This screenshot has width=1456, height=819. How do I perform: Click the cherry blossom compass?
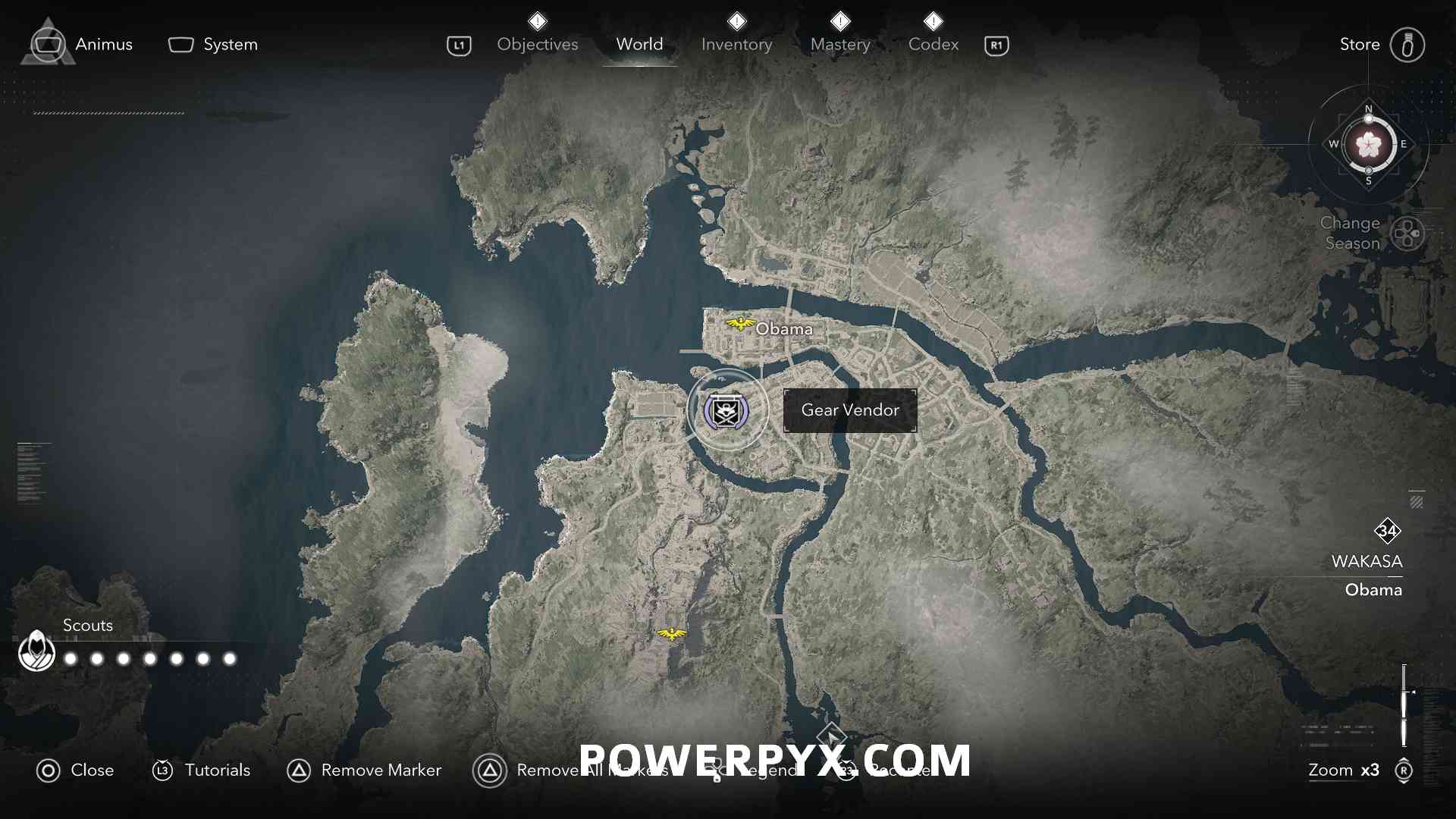click(1369, 144)
